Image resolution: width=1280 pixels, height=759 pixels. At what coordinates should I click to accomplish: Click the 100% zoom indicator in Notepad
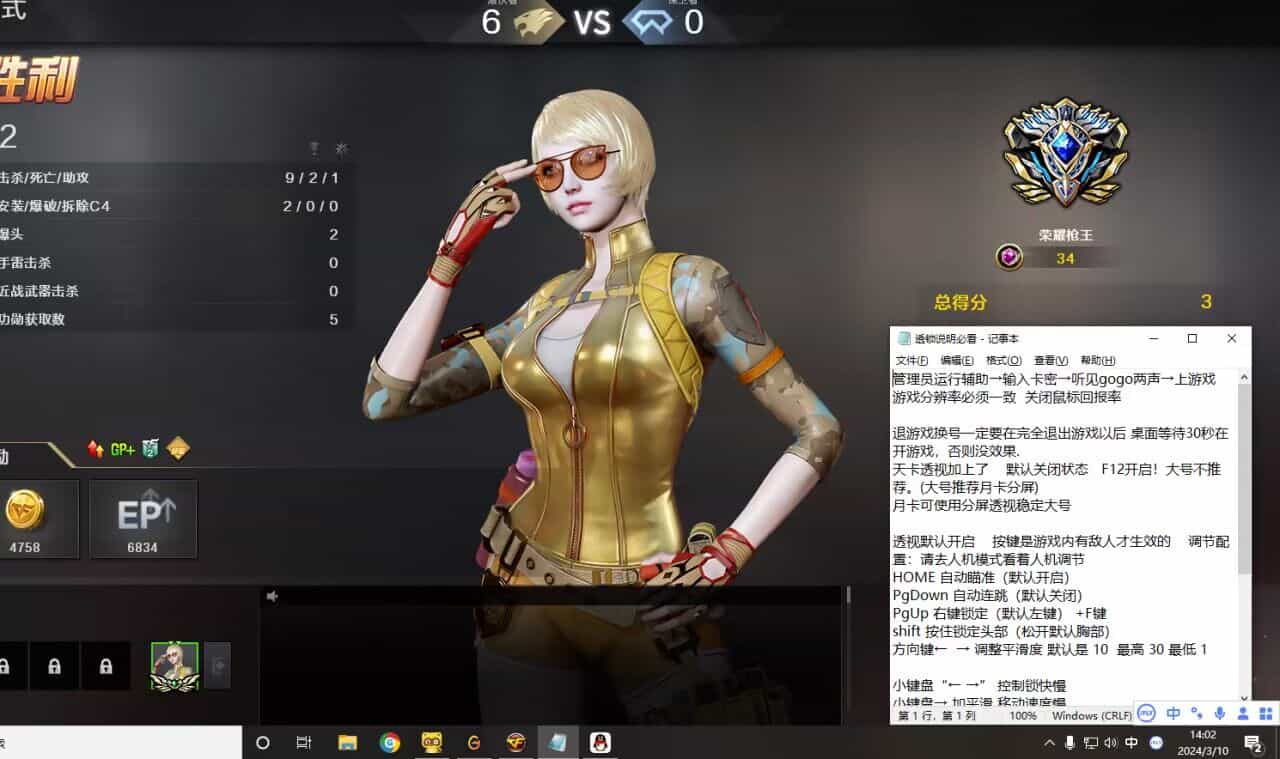click(1025, 715)
